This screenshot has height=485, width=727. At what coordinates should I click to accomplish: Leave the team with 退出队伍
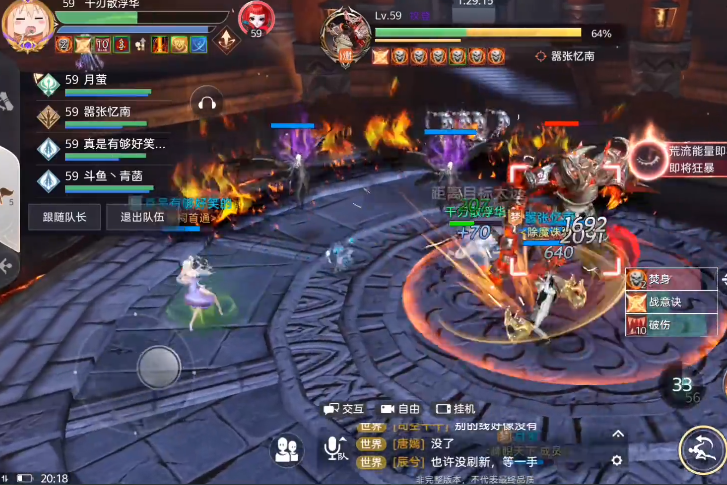[142, 217]
